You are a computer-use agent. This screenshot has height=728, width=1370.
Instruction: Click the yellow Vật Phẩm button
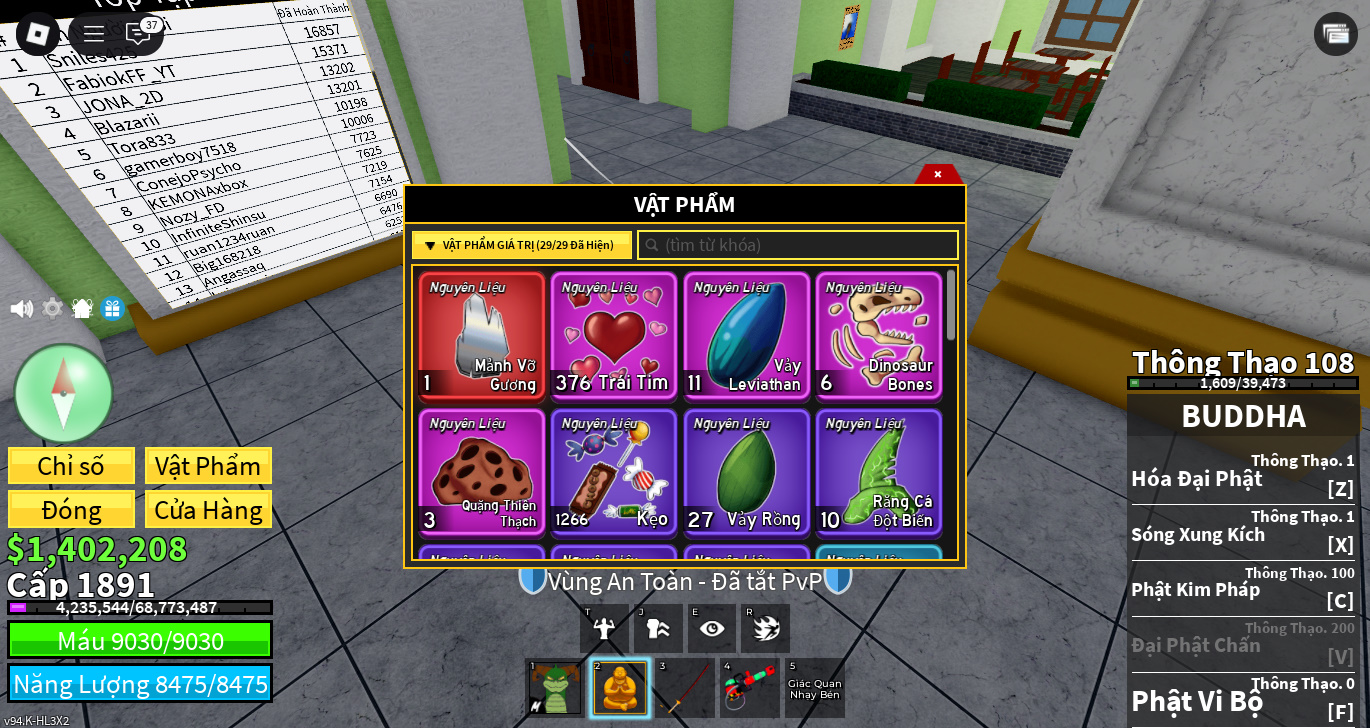point(208,466)
